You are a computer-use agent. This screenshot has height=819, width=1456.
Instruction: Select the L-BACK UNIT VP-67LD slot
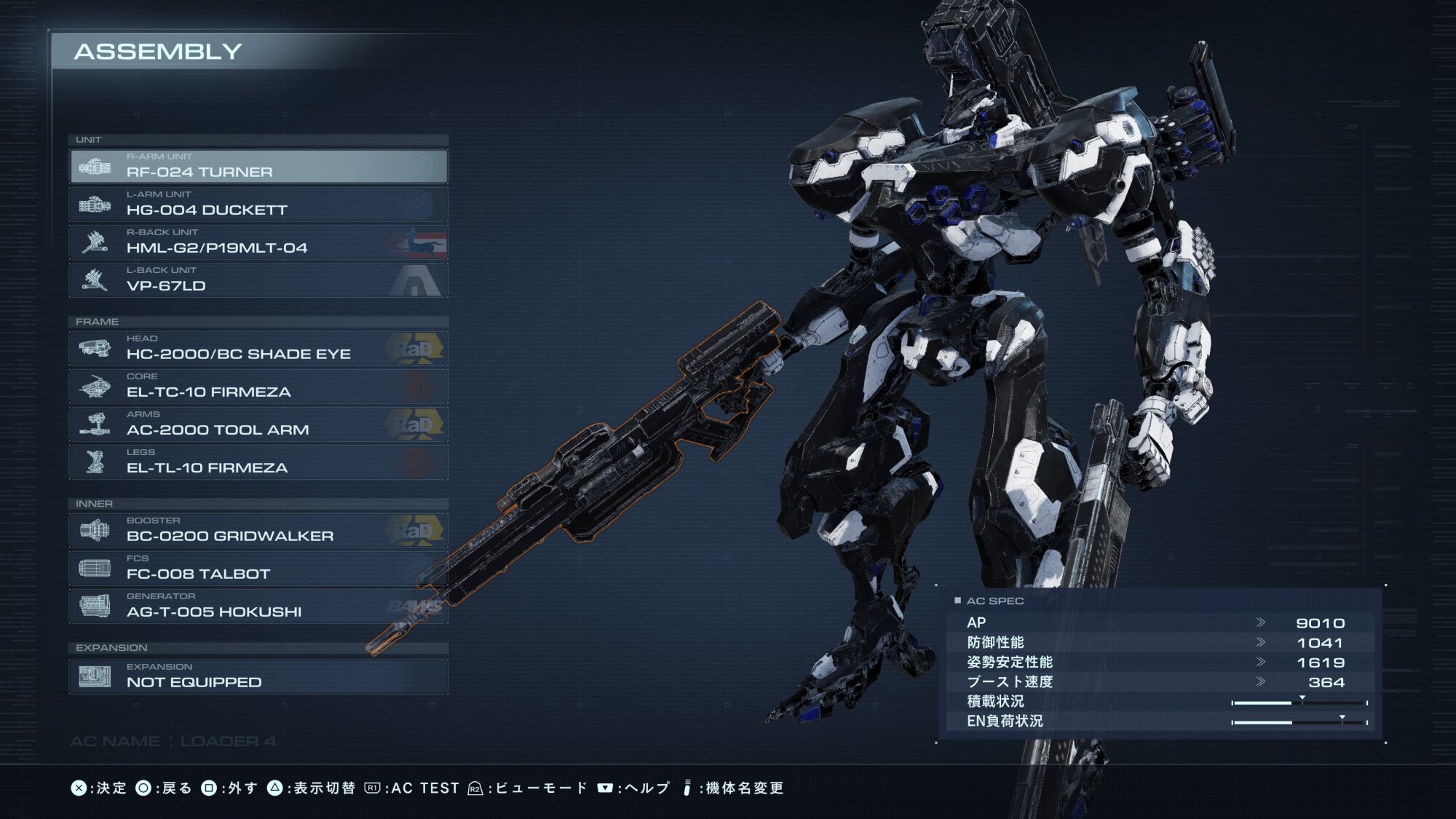coord(258,280)
